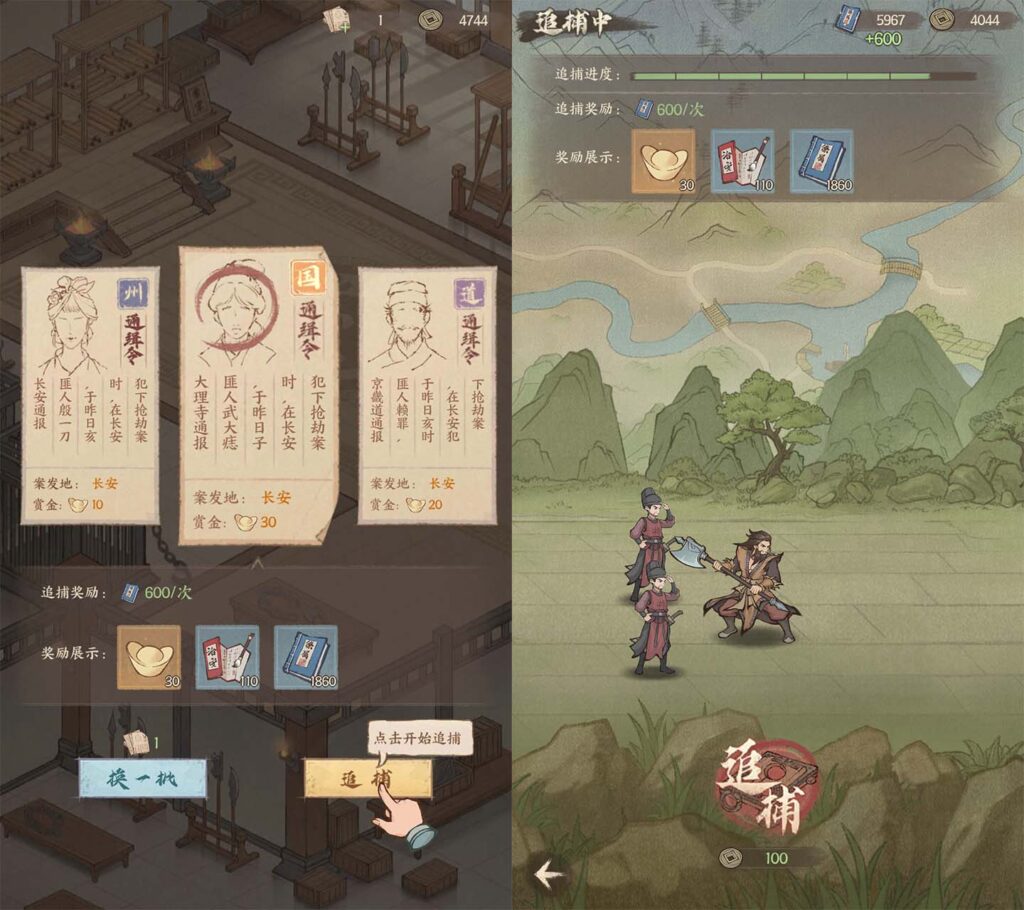Image resolution: width=1024 pixels, height=910 pixels.
Task: Choose the 国 wanted poster for 武大痣
Action: click(x=258, y=395)
